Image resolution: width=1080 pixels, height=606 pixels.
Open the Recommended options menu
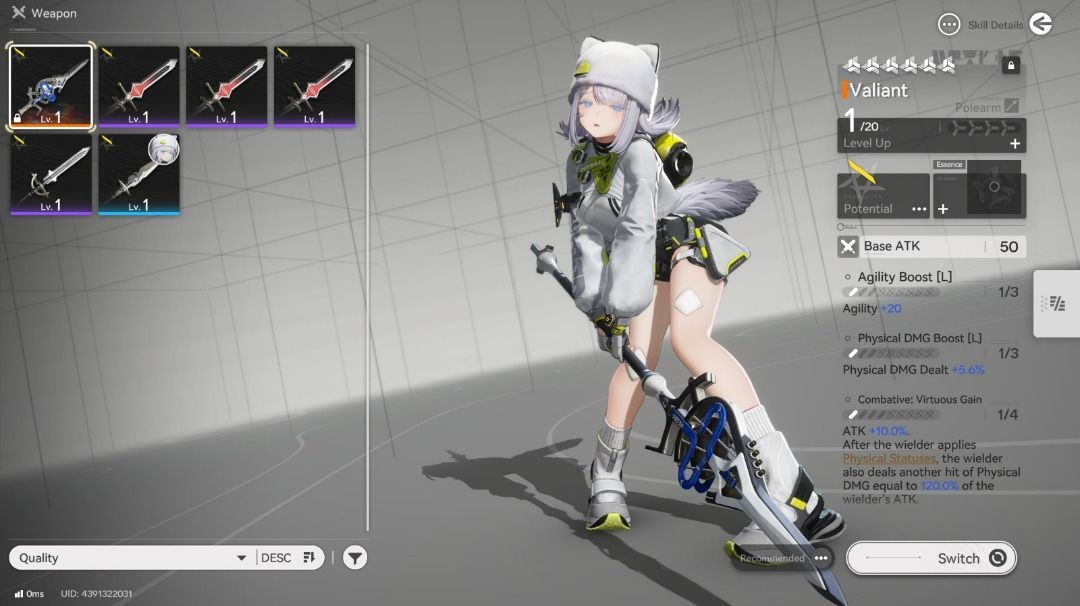tap(821, 558)
